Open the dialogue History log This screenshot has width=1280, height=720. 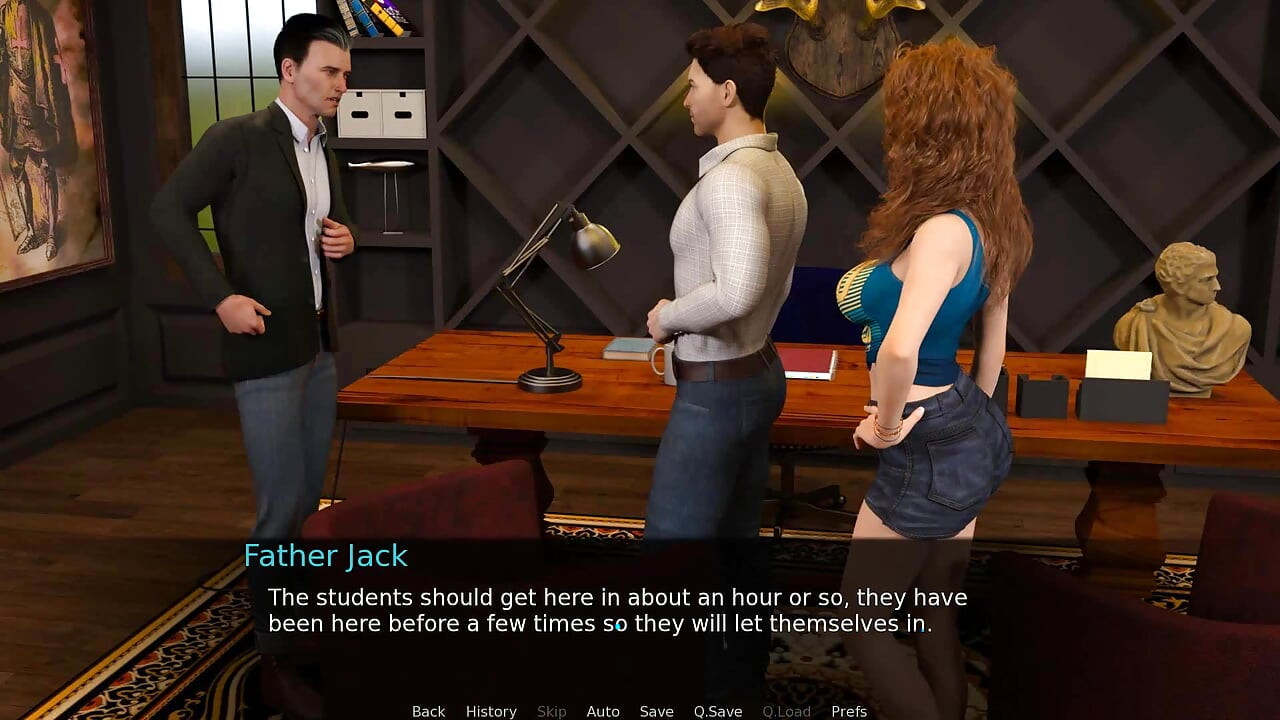tap(491, 711)
